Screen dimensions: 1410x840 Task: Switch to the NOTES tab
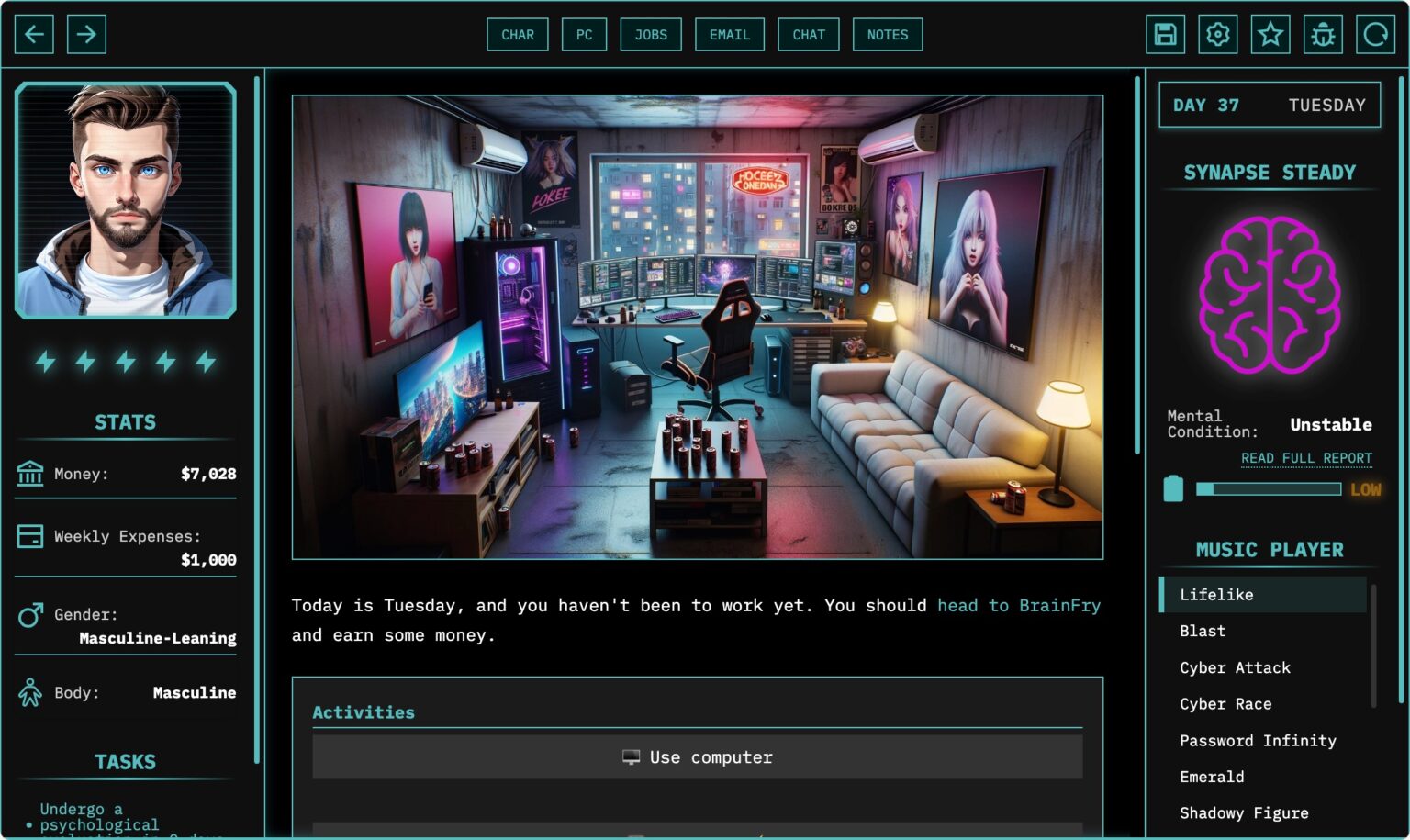(887, 34)
